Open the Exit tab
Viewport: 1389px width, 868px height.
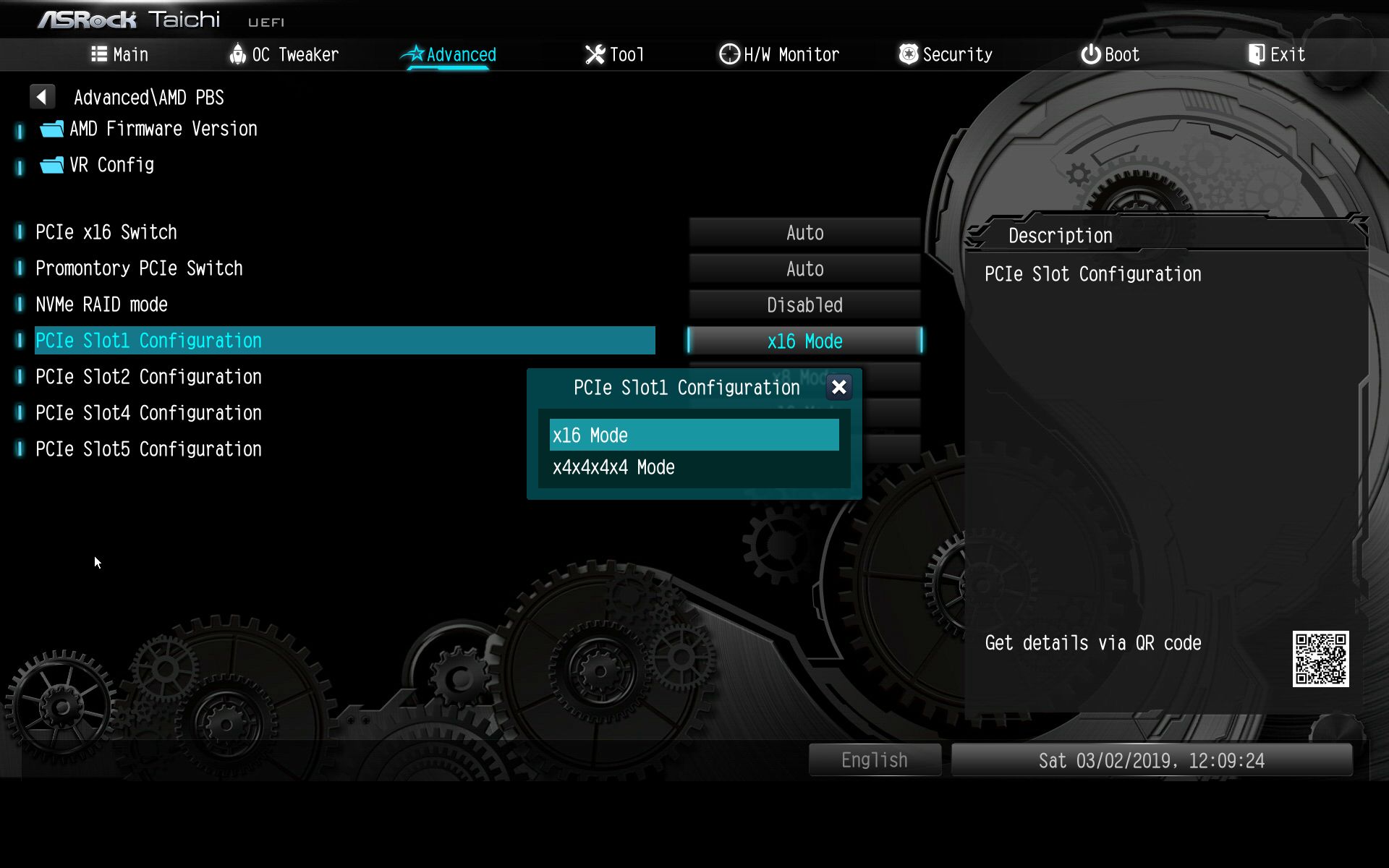[x=1277, y=54]
